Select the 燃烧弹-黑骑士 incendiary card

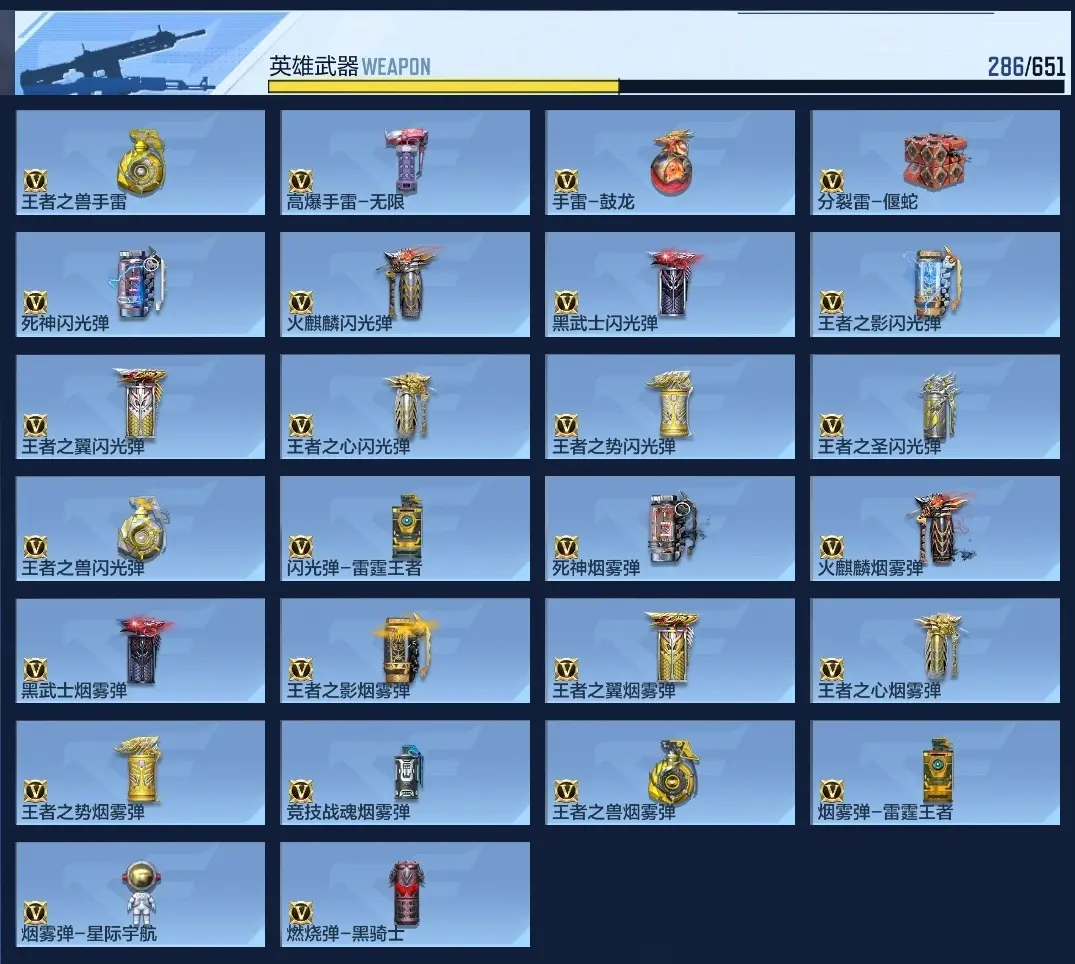click(x=405, y=895)
